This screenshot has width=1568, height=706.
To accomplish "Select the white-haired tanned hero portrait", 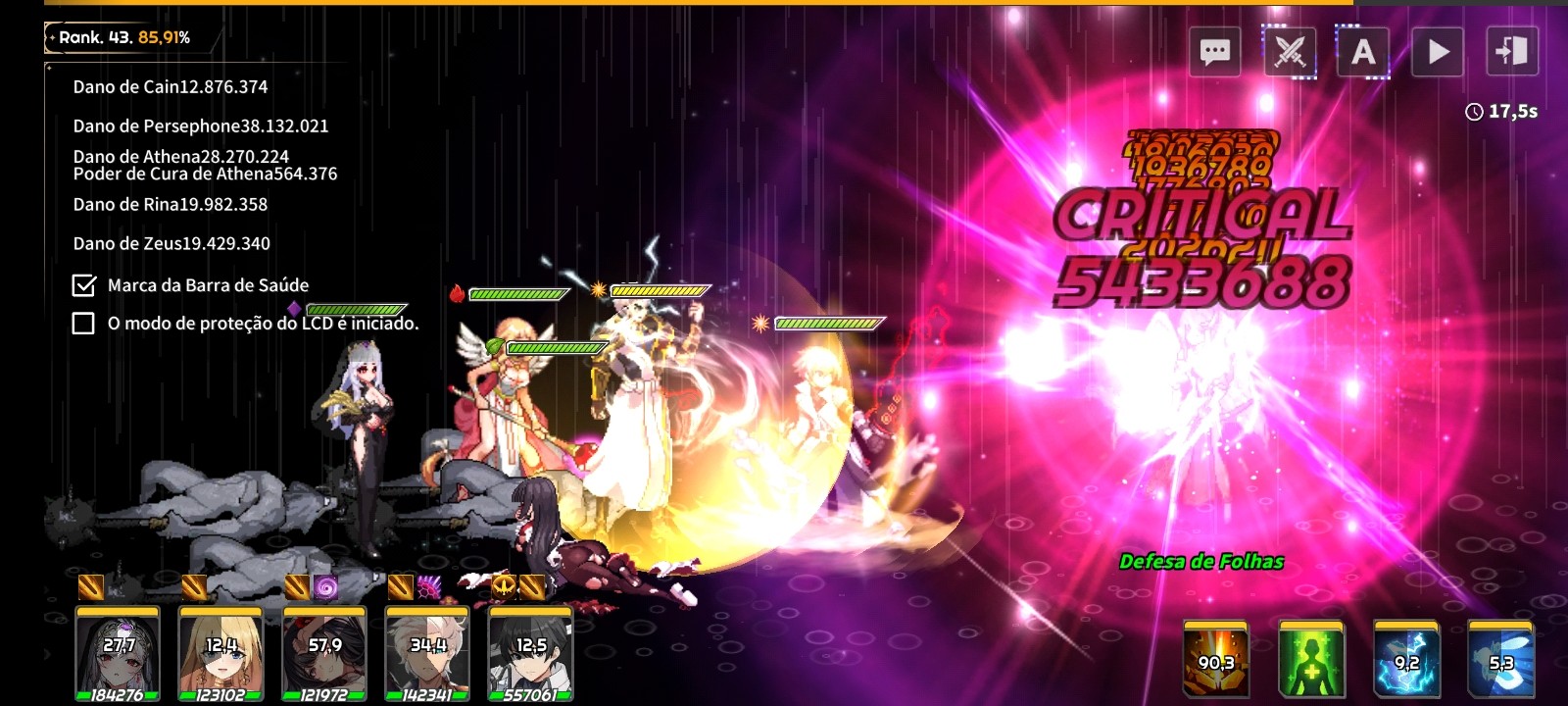I will coord(427,652).
